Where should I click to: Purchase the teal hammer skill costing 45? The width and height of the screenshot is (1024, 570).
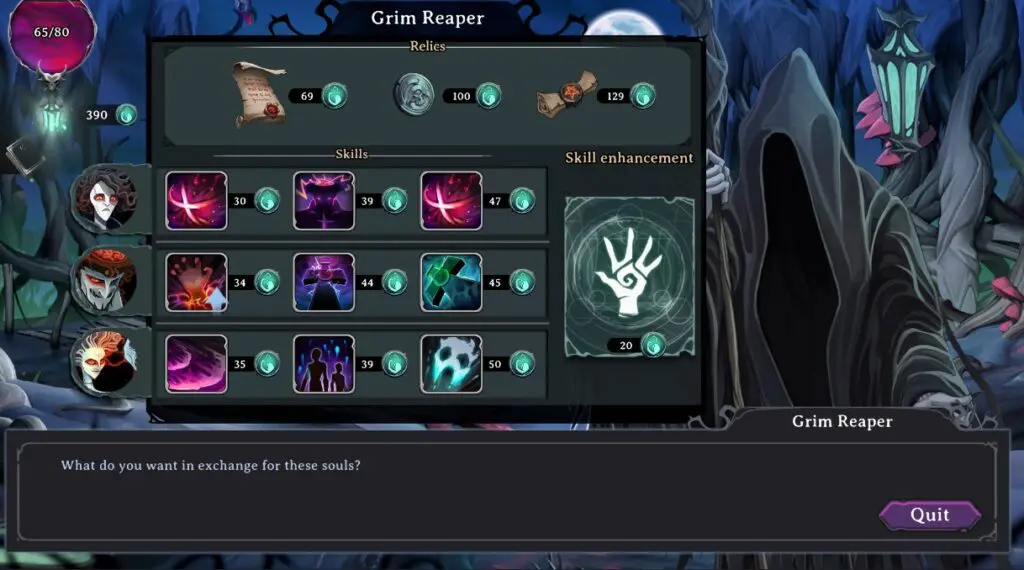451,282
